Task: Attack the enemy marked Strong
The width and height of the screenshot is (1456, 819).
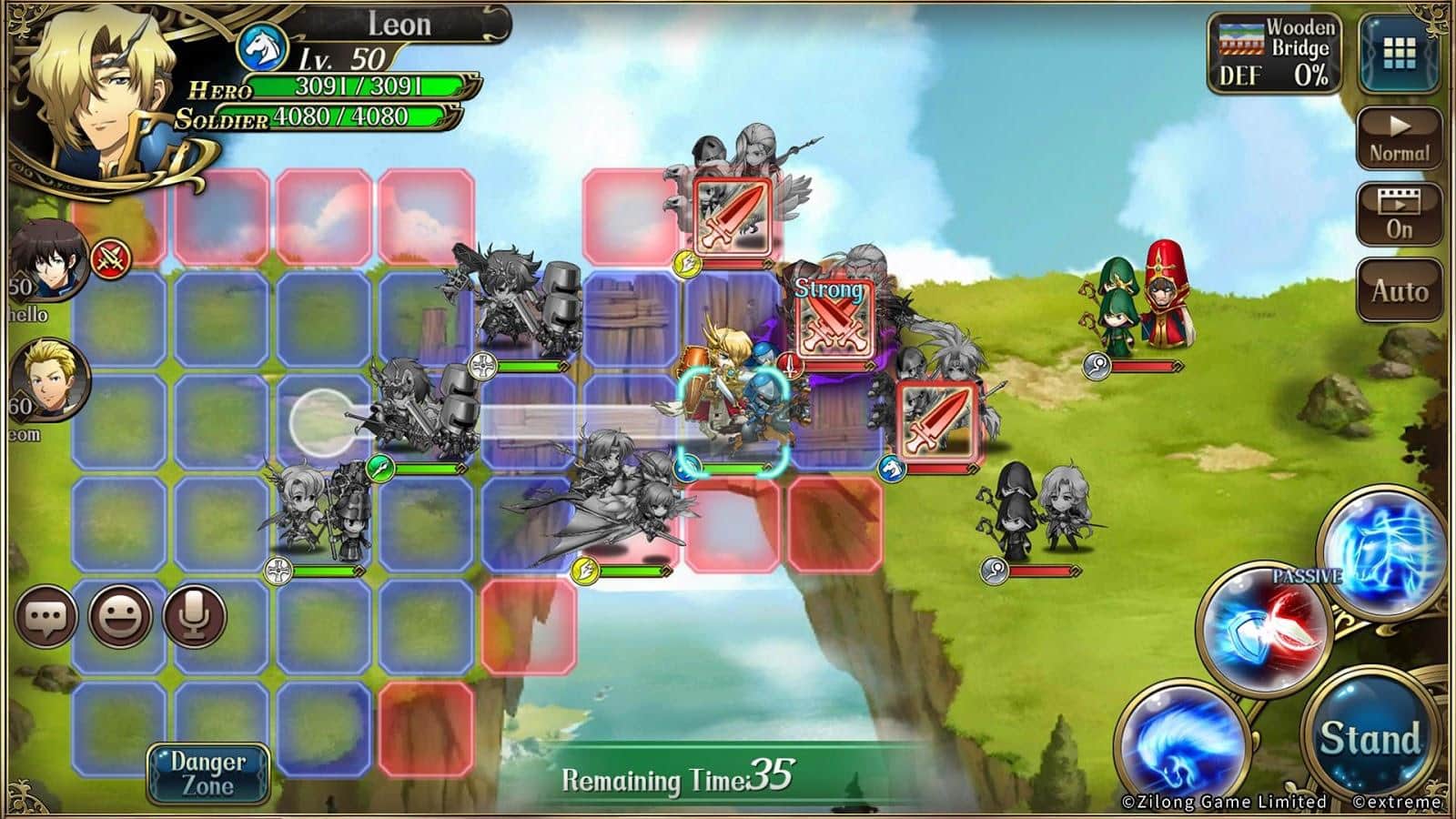Action: point(834,319)
